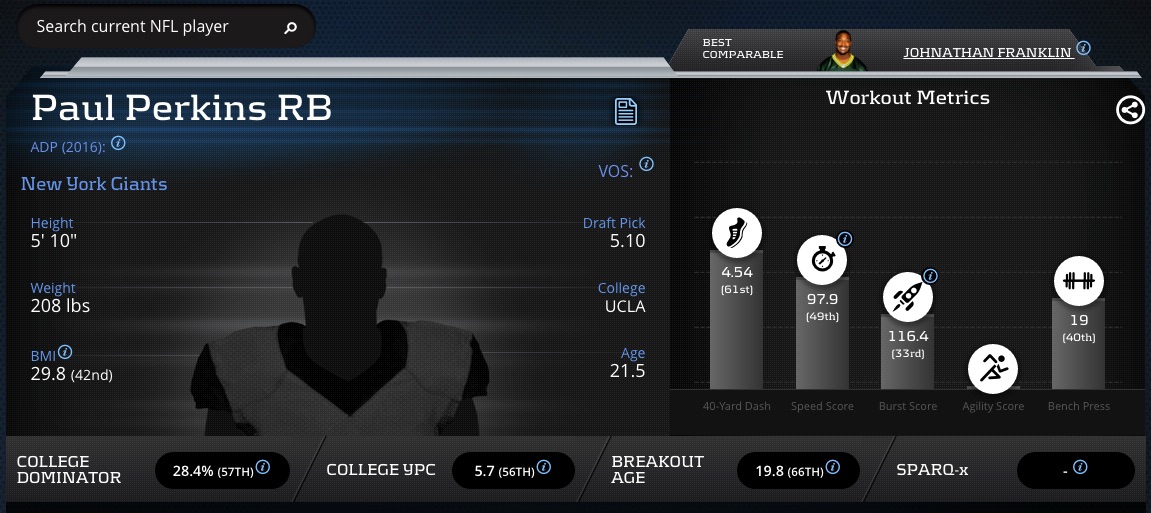Click the VOS info icon
The image size is (1151, 513).
coord(646,164)
